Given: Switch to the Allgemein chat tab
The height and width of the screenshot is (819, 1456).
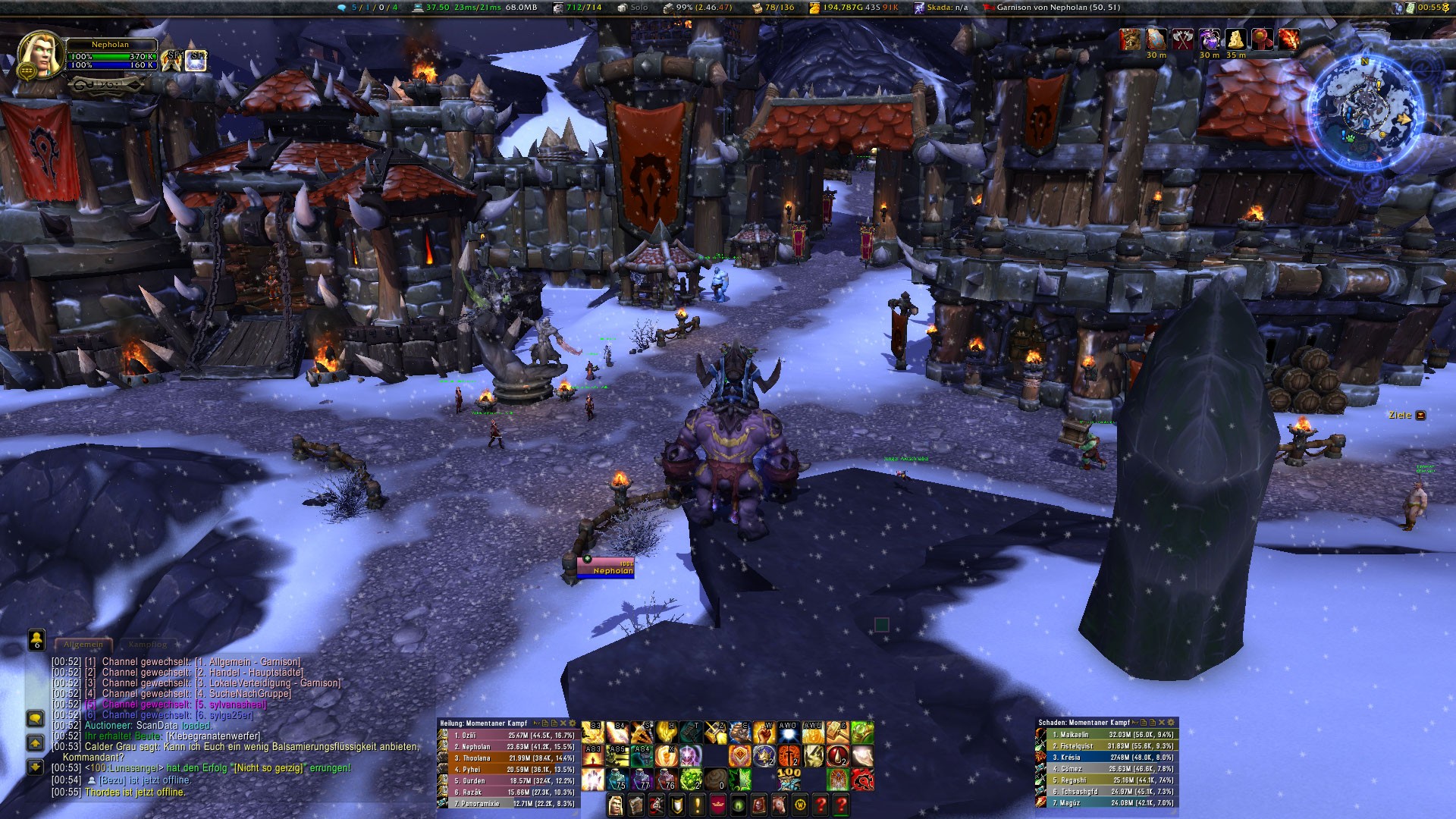Looking at the screenshot, I should click(x=83, y=645).
